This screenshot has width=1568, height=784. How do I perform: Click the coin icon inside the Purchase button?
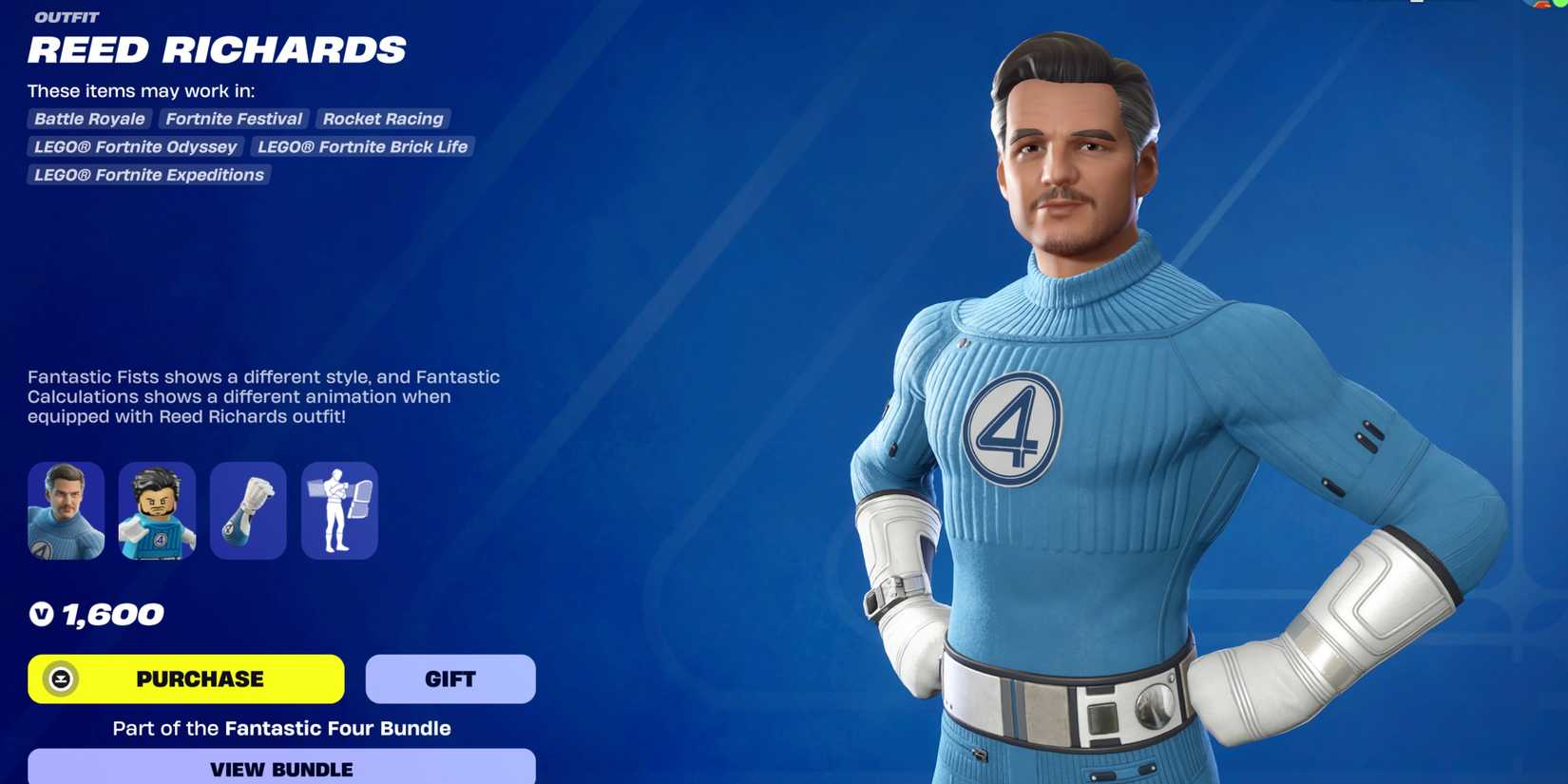[59, 679]
